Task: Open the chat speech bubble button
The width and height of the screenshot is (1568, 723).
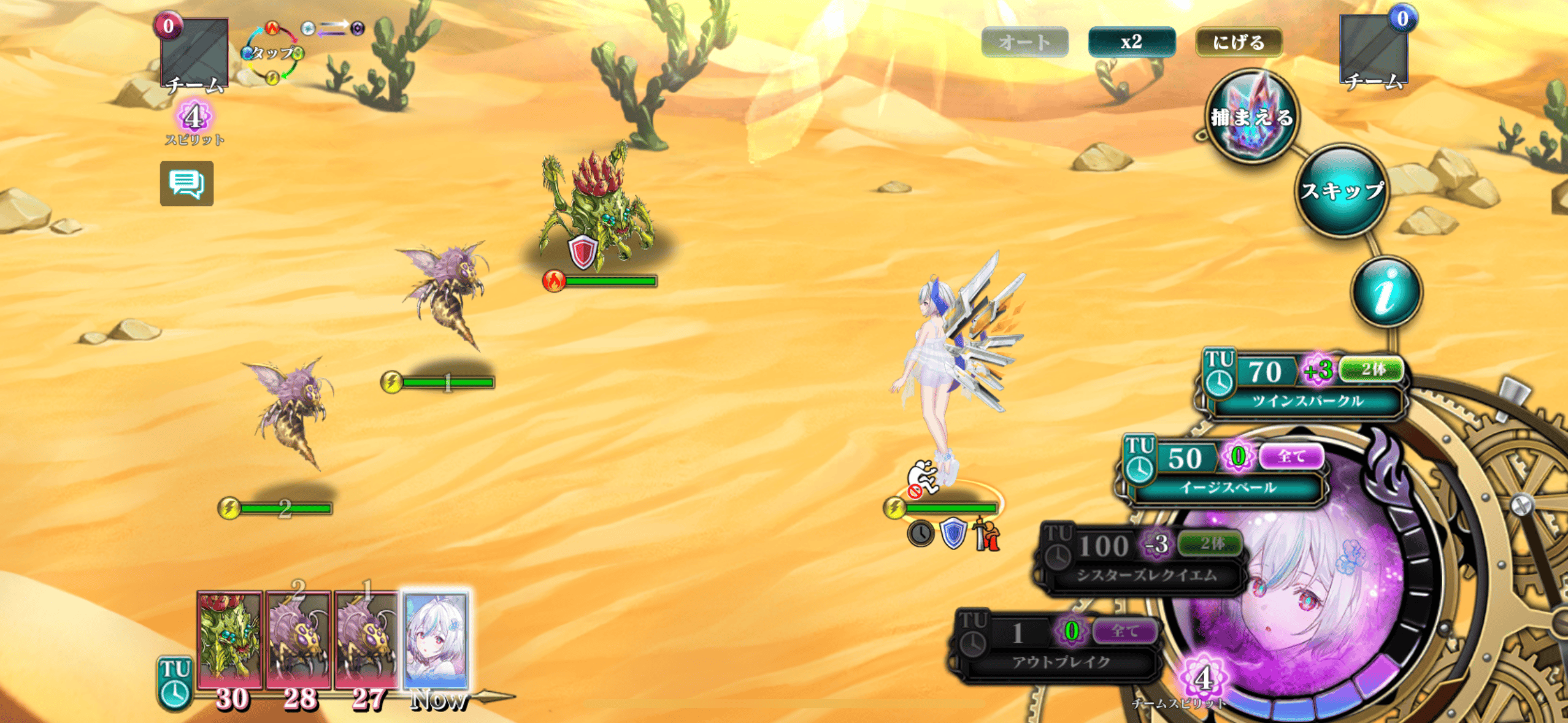Action: pos(186,183)
